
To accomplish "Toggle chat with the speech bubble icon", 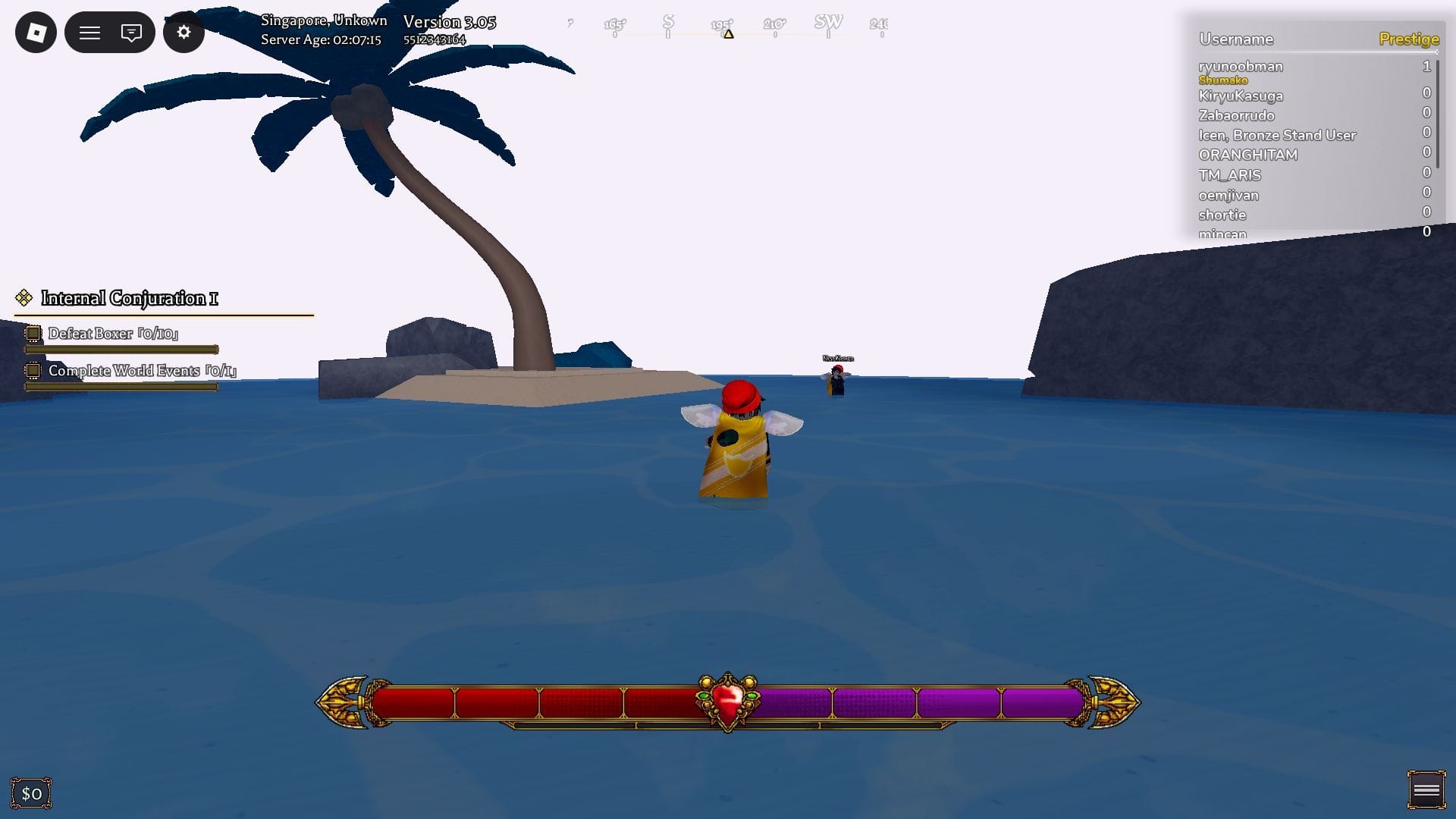I will click(x=132, y=32).
